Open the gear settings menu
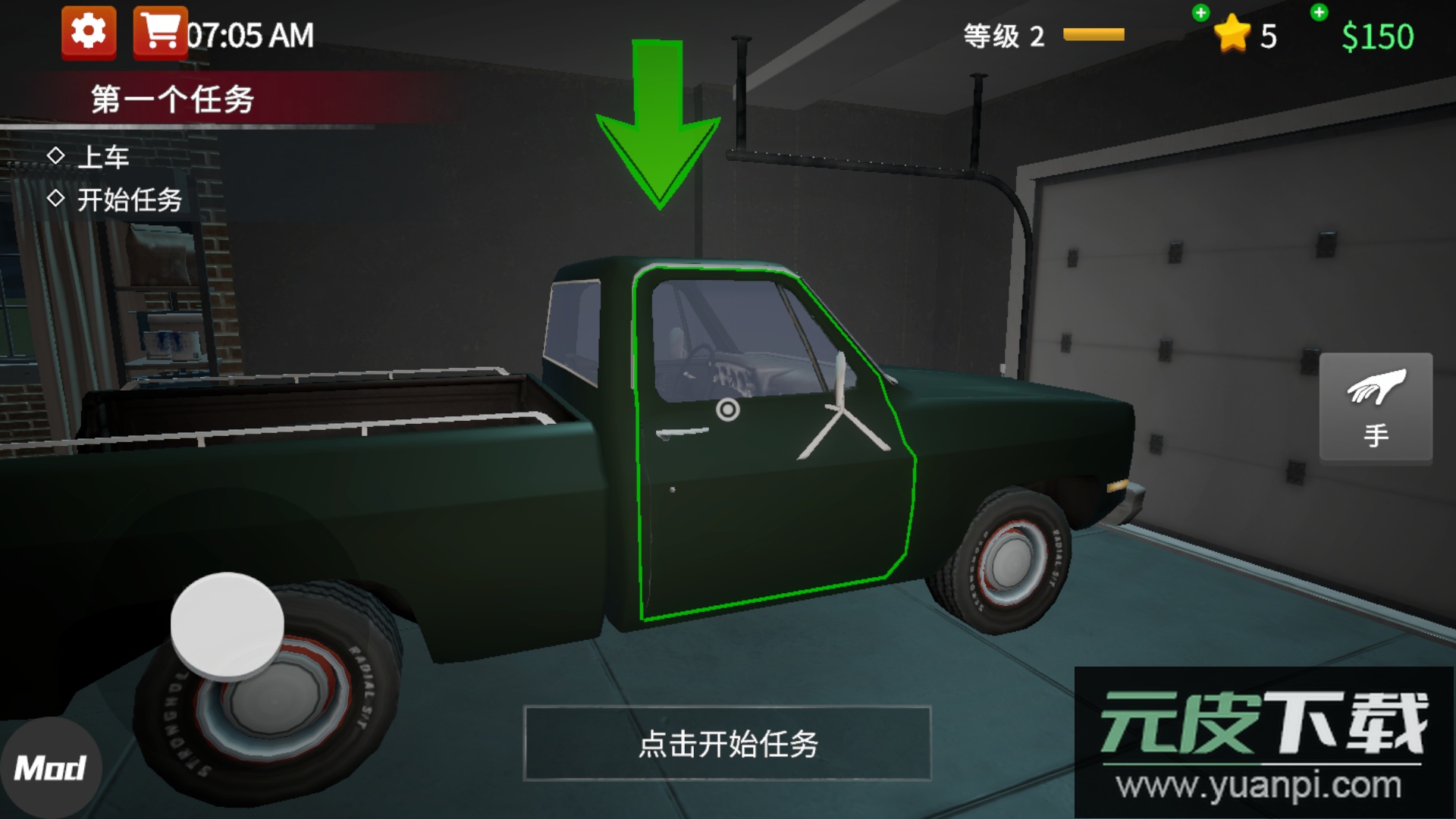This screenshot has height=819, width=1456. (89, 33)
